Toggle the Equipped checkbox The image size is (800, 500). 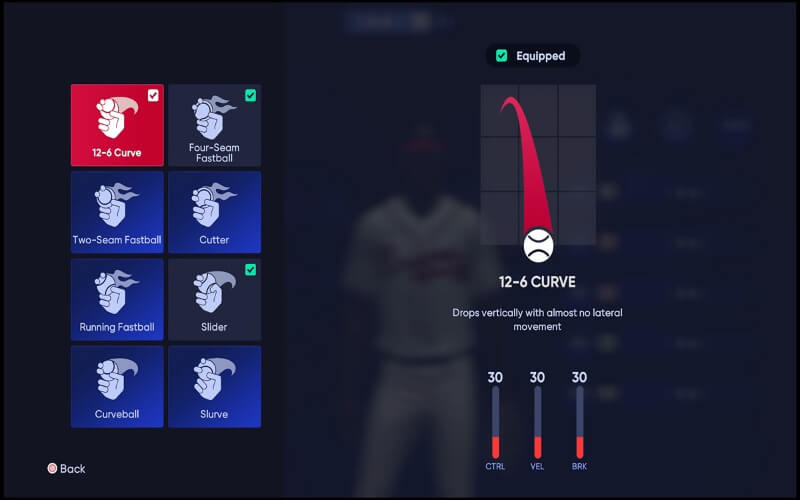(x=502, y=56)
